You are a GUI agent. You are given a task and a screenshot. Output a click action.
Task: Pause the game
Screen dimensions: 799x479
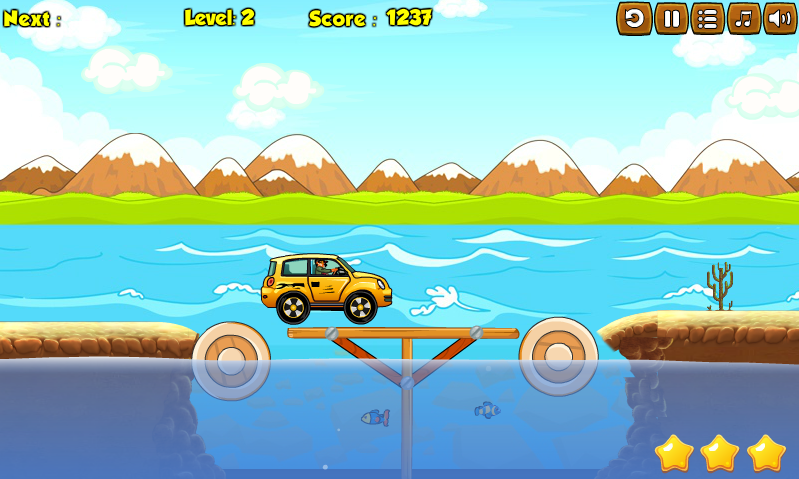click(671, 18)
